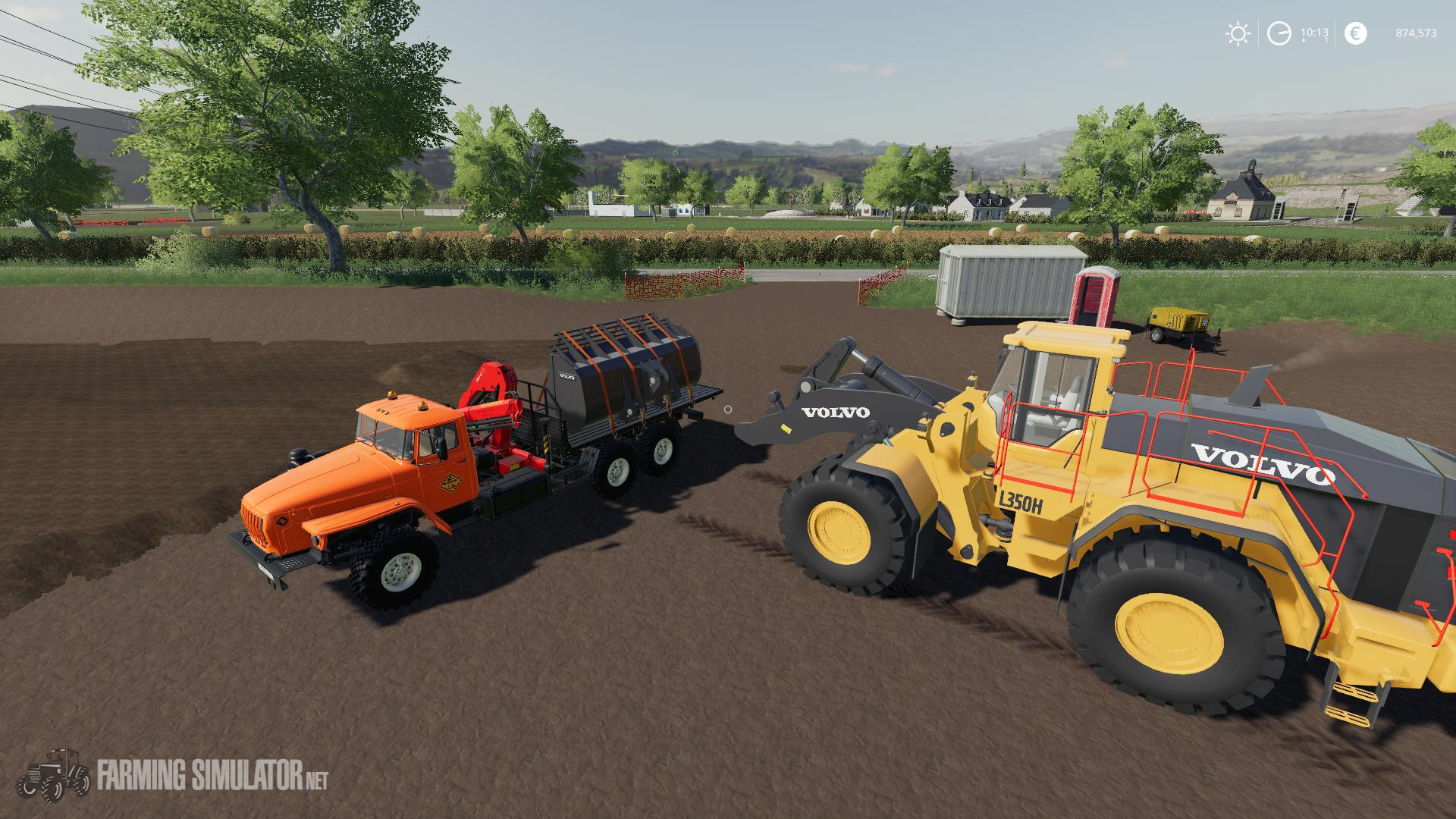Click the Volvo logo on the loader arm
The height and width of the screenshot is (819, 1456).
[834, 414]
